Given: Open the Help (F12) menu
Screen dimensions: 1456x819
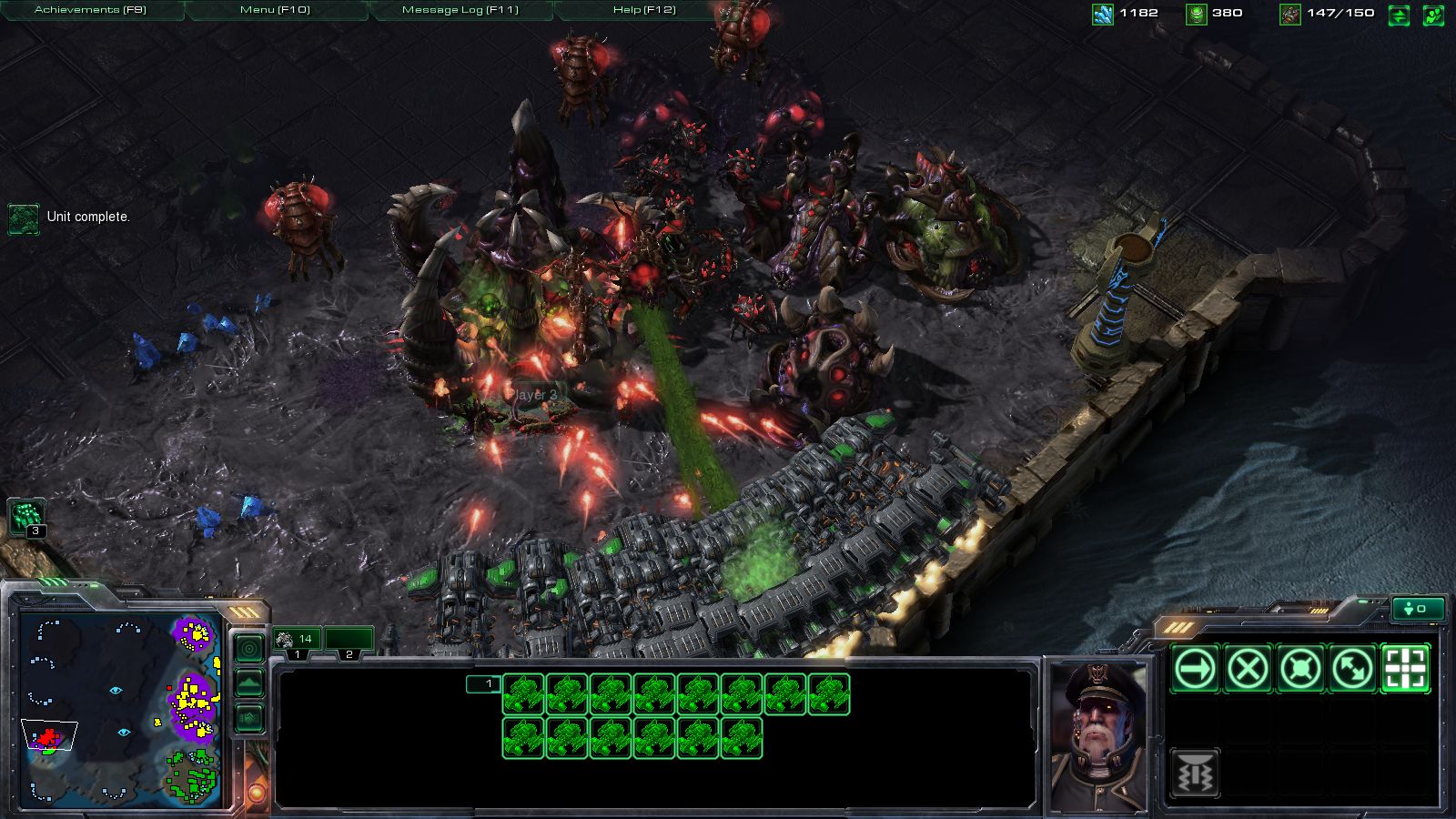Looking at the screenshot, I should [x=644, y=10].
